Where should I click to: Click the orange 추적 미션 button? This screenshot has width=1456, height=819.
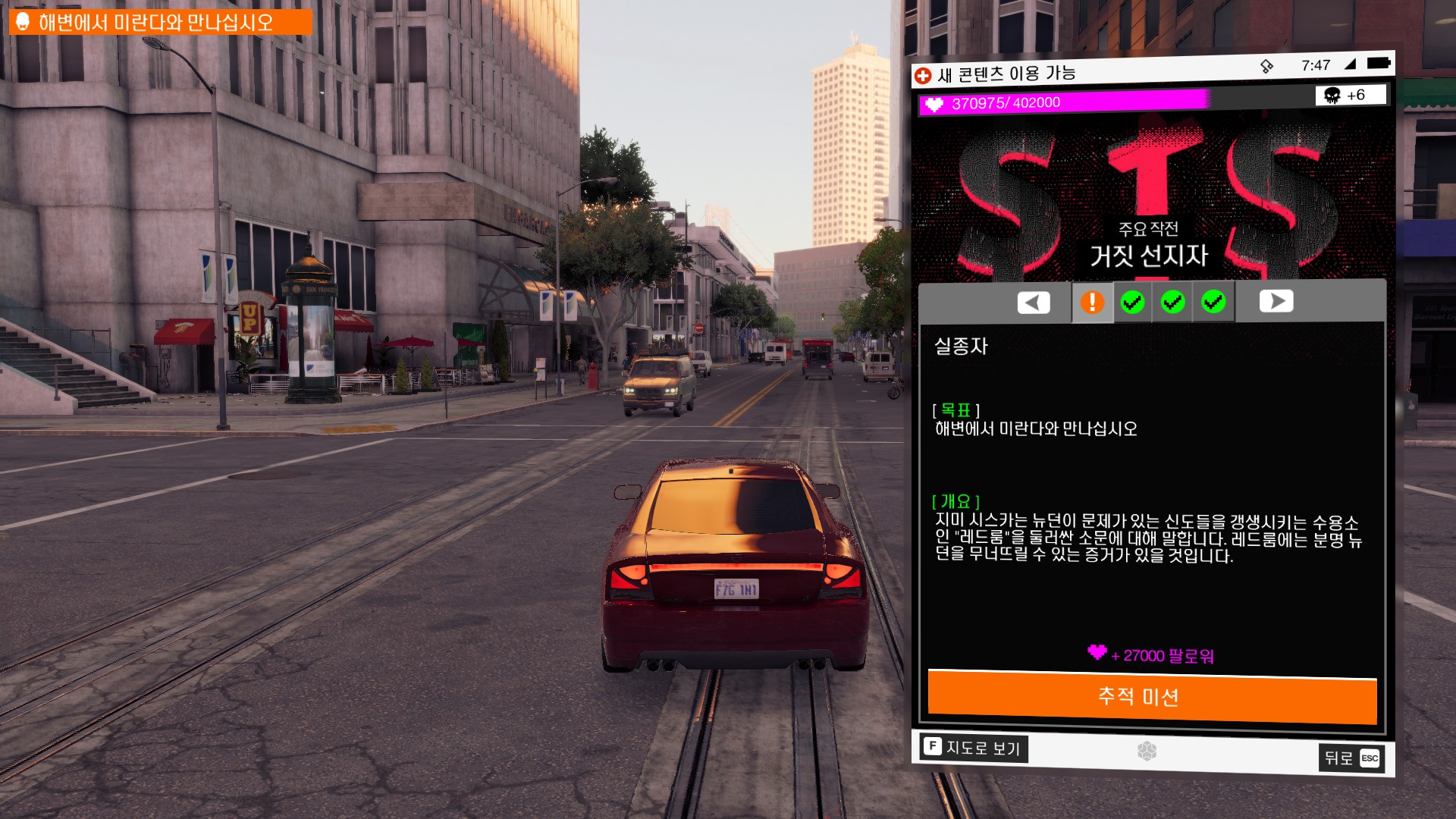coord(1152,697)
